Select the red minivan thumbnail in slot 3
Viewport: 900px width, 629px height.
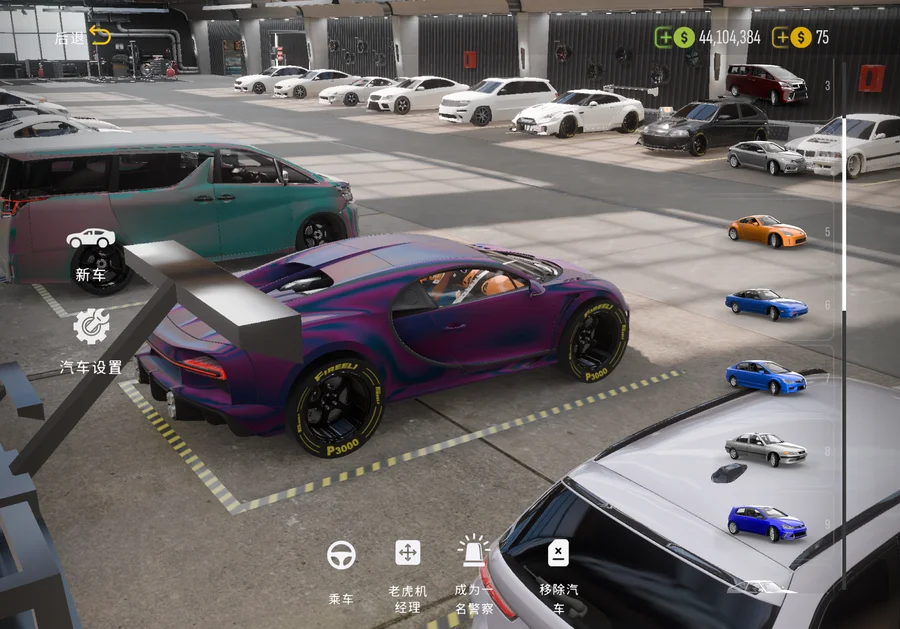coord(766,84)
